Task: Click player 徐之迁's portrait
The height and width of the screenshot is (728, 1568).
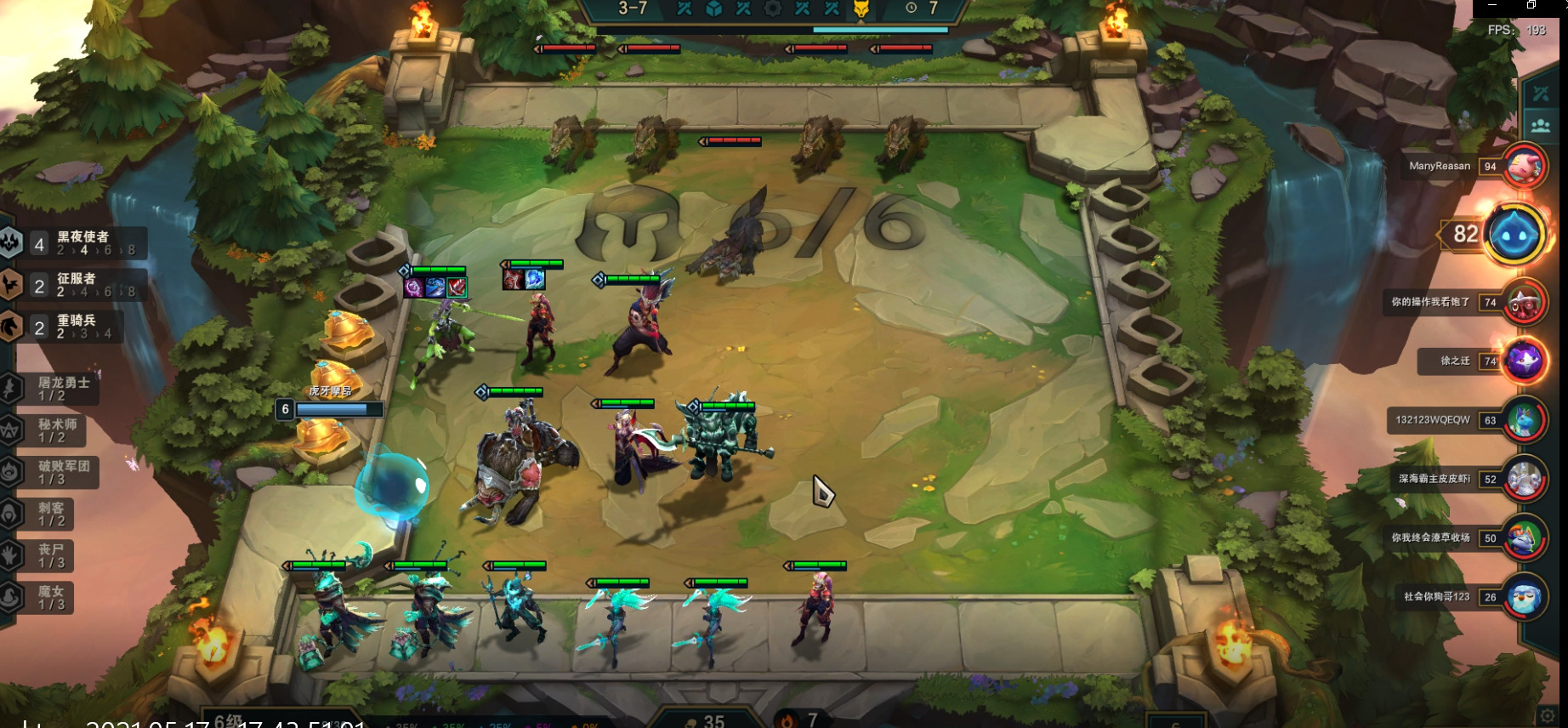Action: pyautogui.click(x=1523, y=361)
